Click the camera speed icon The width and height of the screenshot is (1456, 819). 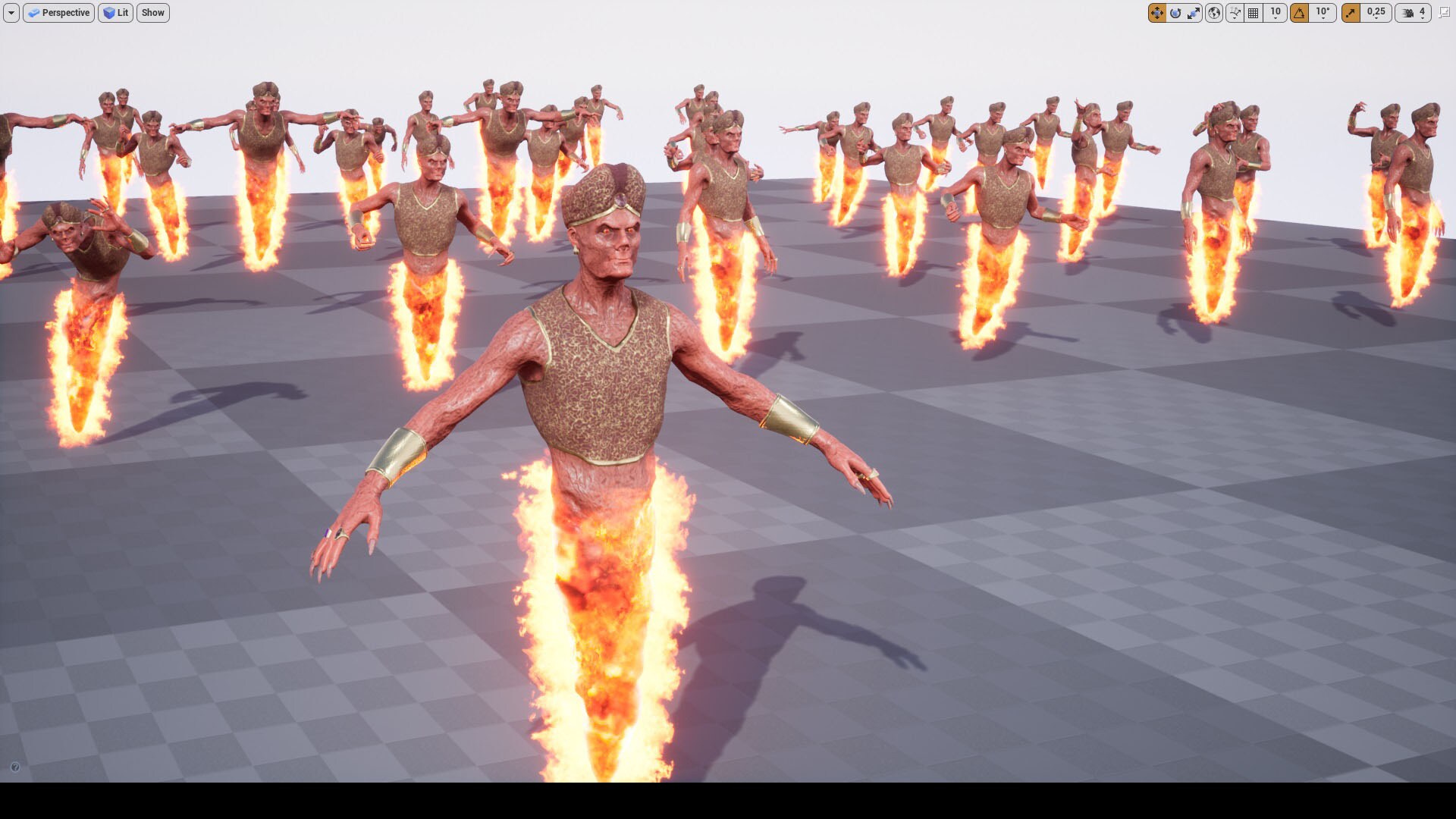coord(1409,13)
